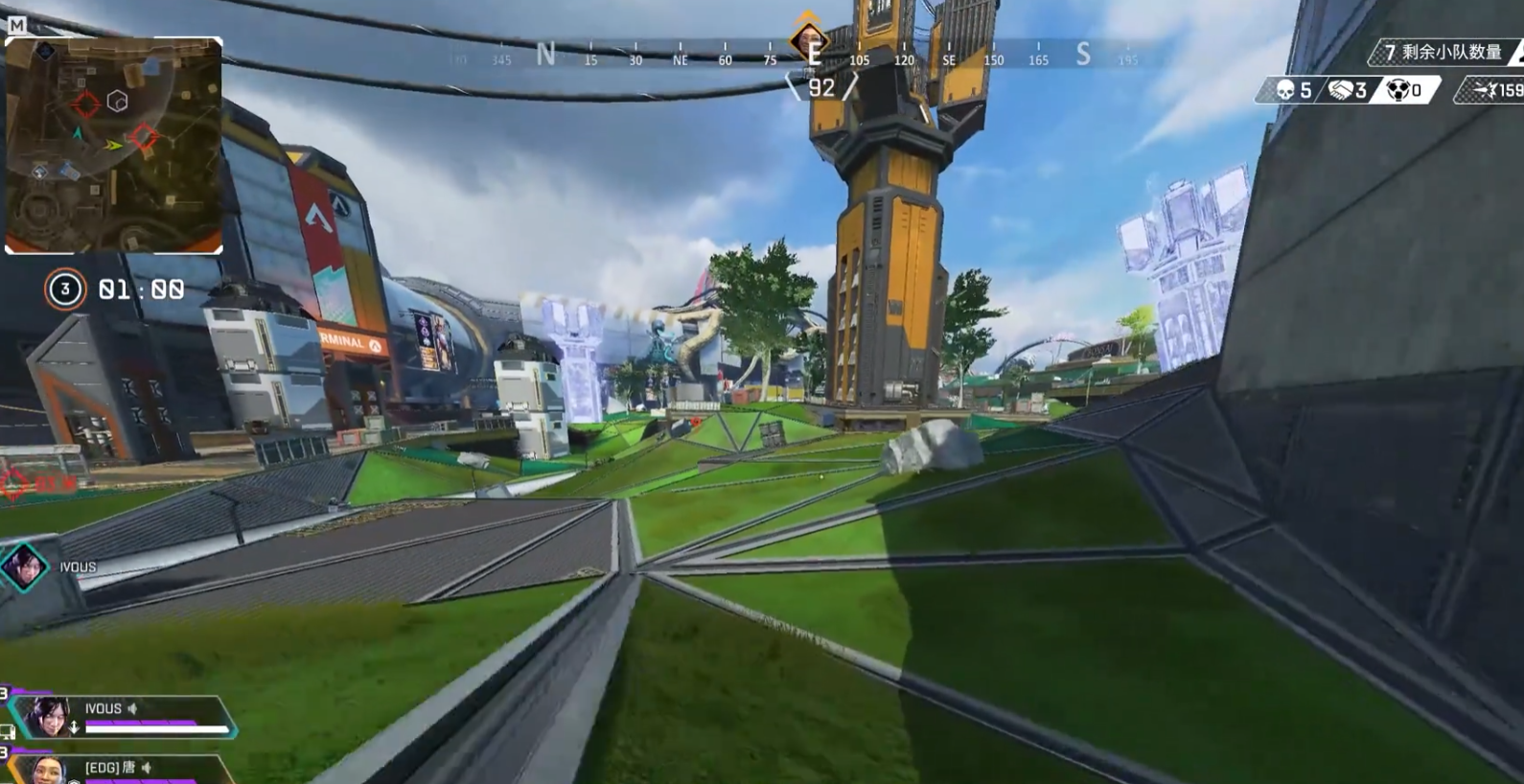Select the IVOUS squad member portrait

pos(49,715)
